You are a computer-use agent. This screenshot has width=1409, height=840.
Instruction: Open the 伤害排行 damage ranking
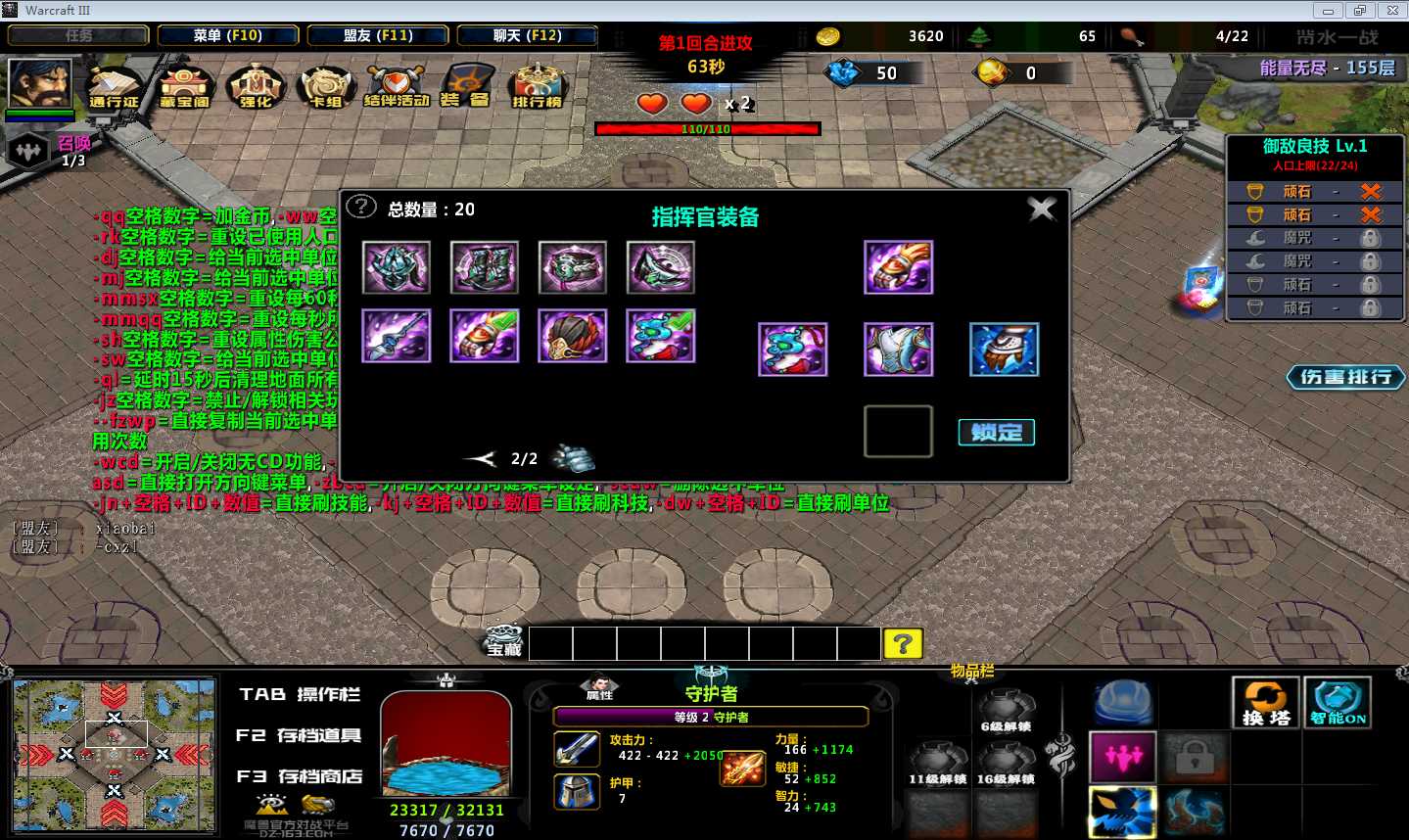click(x=1345, y=376)
